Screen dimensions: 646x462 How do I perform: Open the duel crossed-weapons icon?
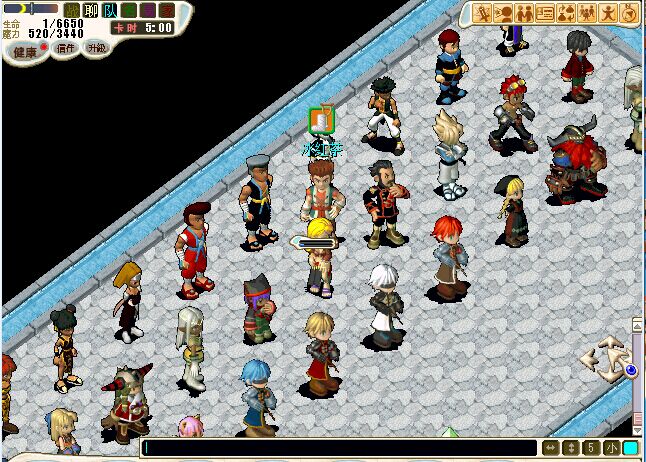(x=482, y=13)
